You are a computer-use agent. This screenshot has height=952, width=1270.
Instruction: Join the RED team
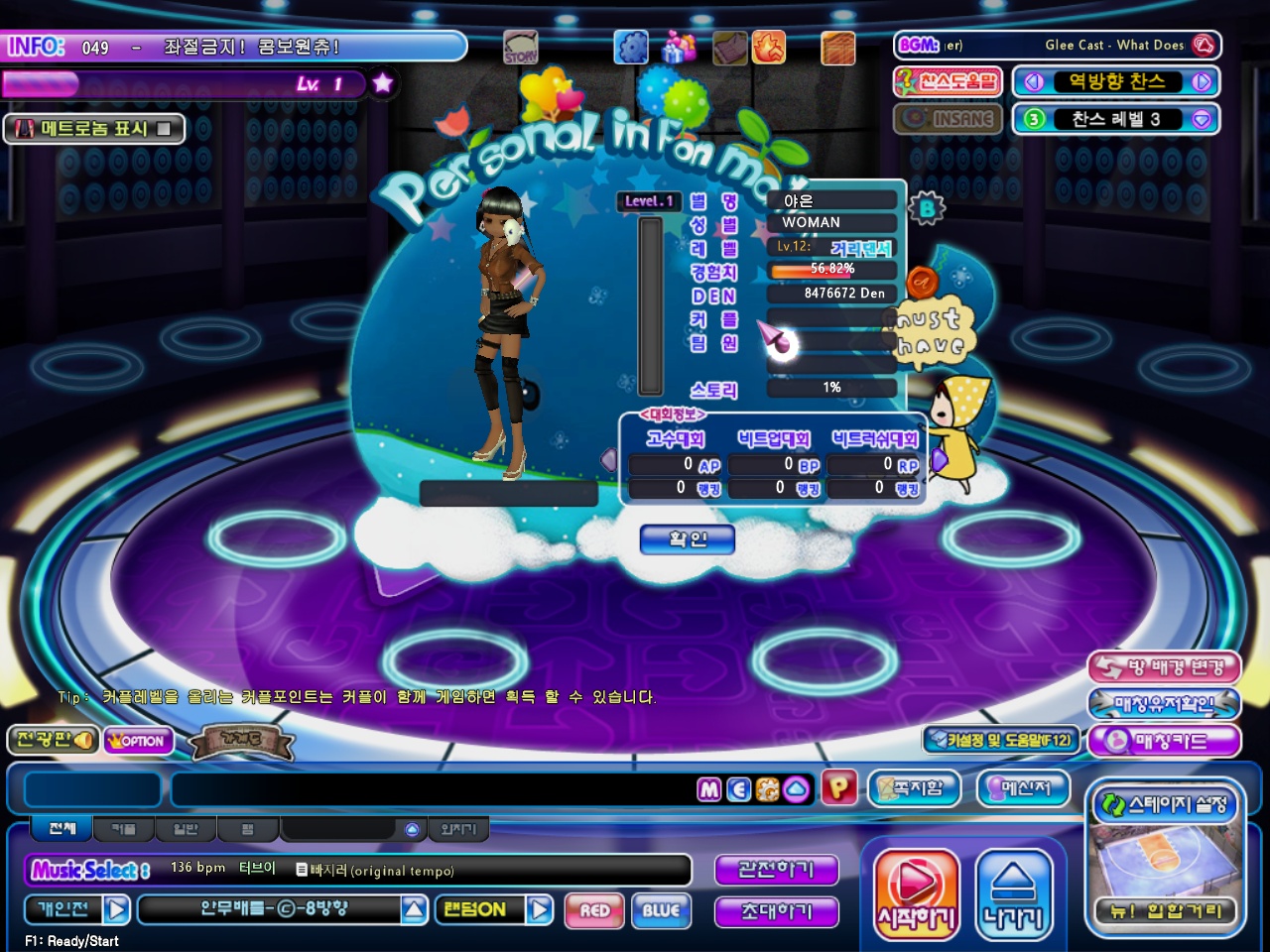(594, 910)
